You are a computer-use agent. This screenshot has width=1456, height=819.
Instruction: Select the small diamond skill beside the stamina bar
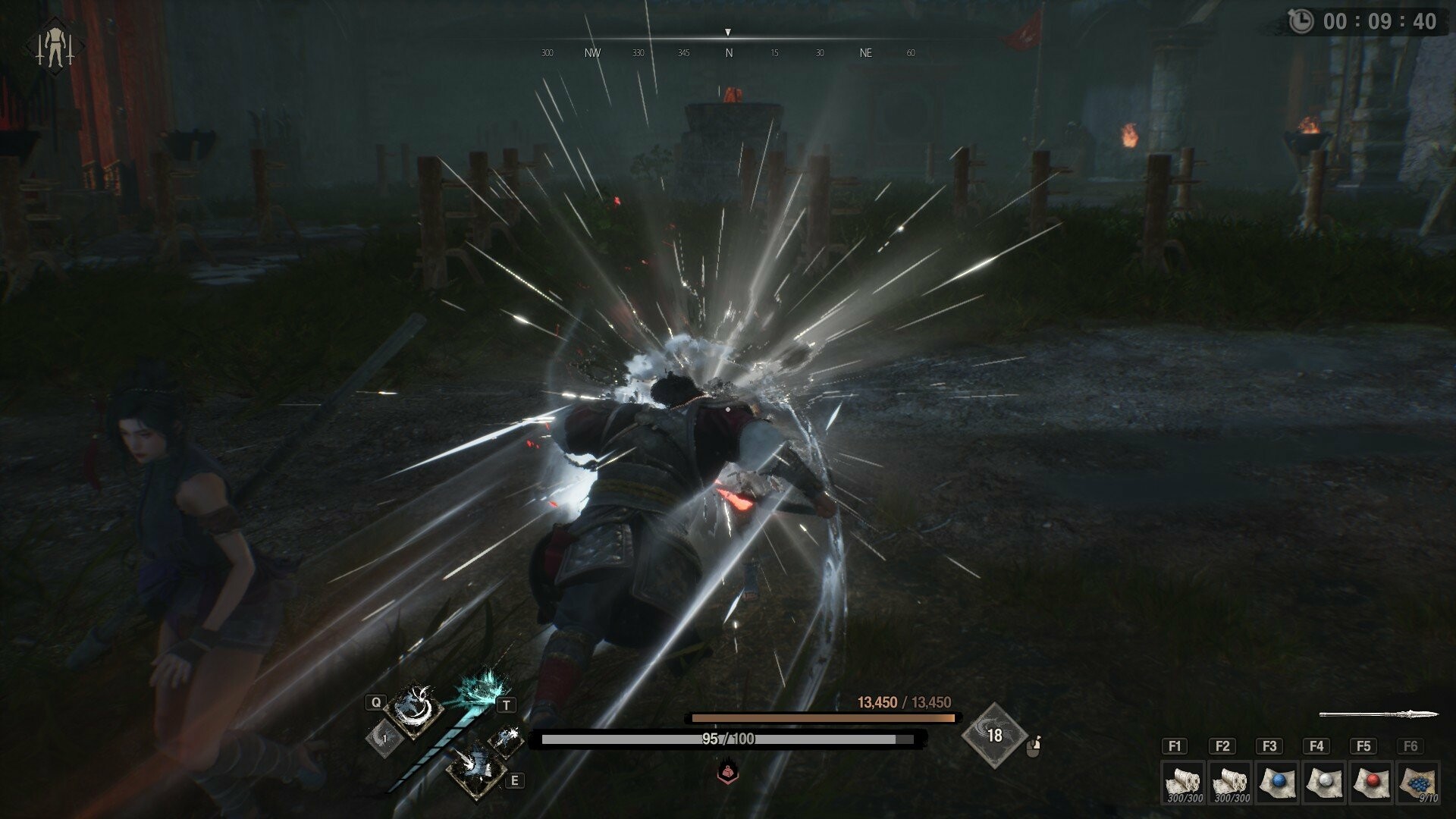506,739
